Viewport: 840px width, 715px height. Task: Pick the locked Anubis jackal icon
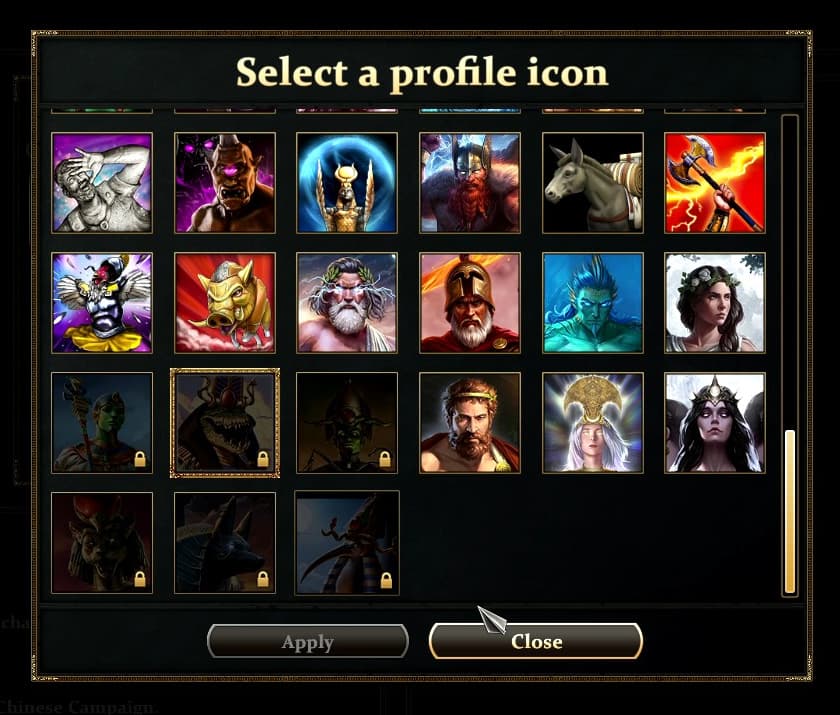[x=225, y=543]
